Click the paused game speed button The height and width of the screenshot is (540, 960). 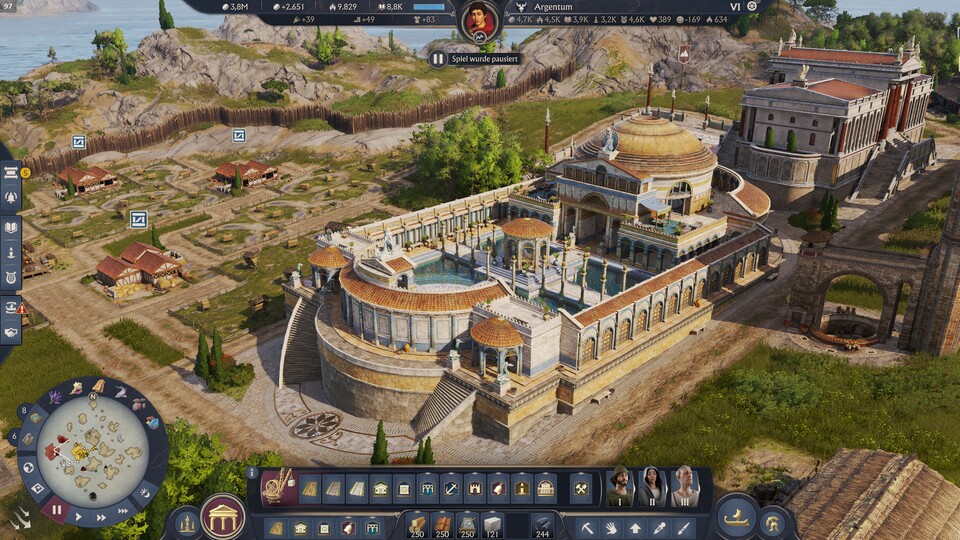click(56, 510)
